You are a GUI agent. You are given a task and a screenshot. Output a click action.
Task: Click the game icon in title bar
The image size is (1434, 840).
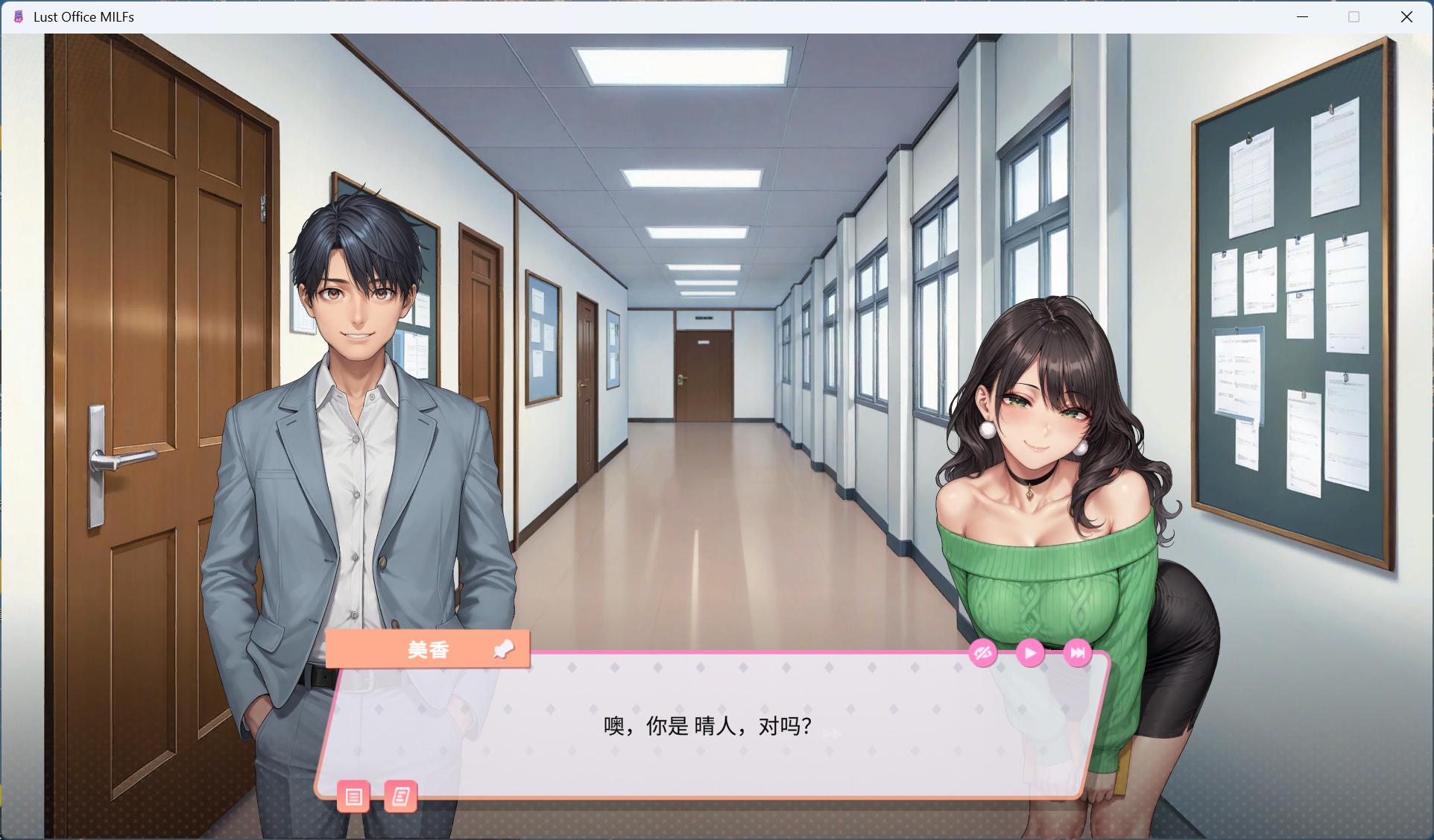(x=16, y=16)
